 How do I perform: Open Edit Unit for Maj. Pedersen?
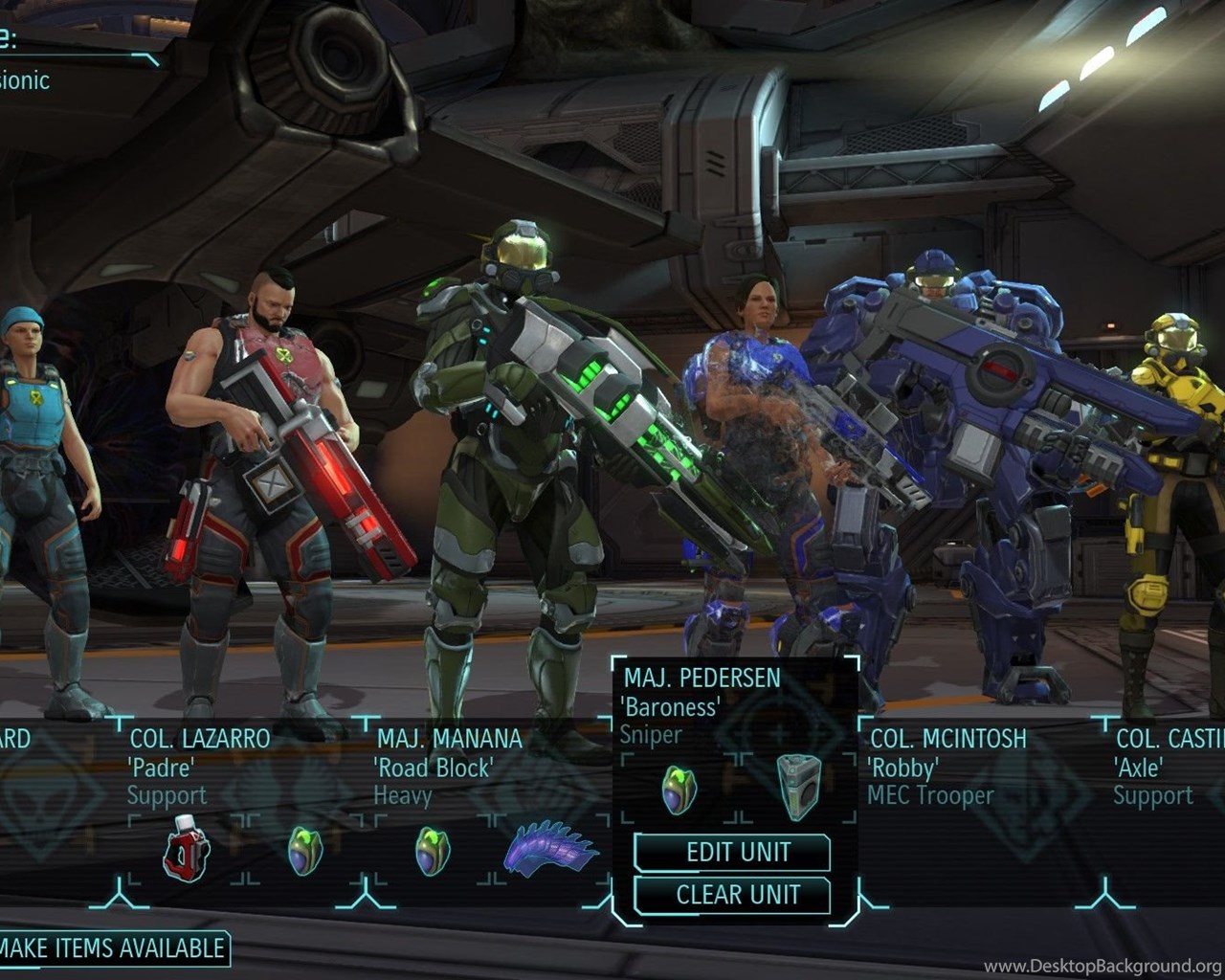tap(732, 852)
